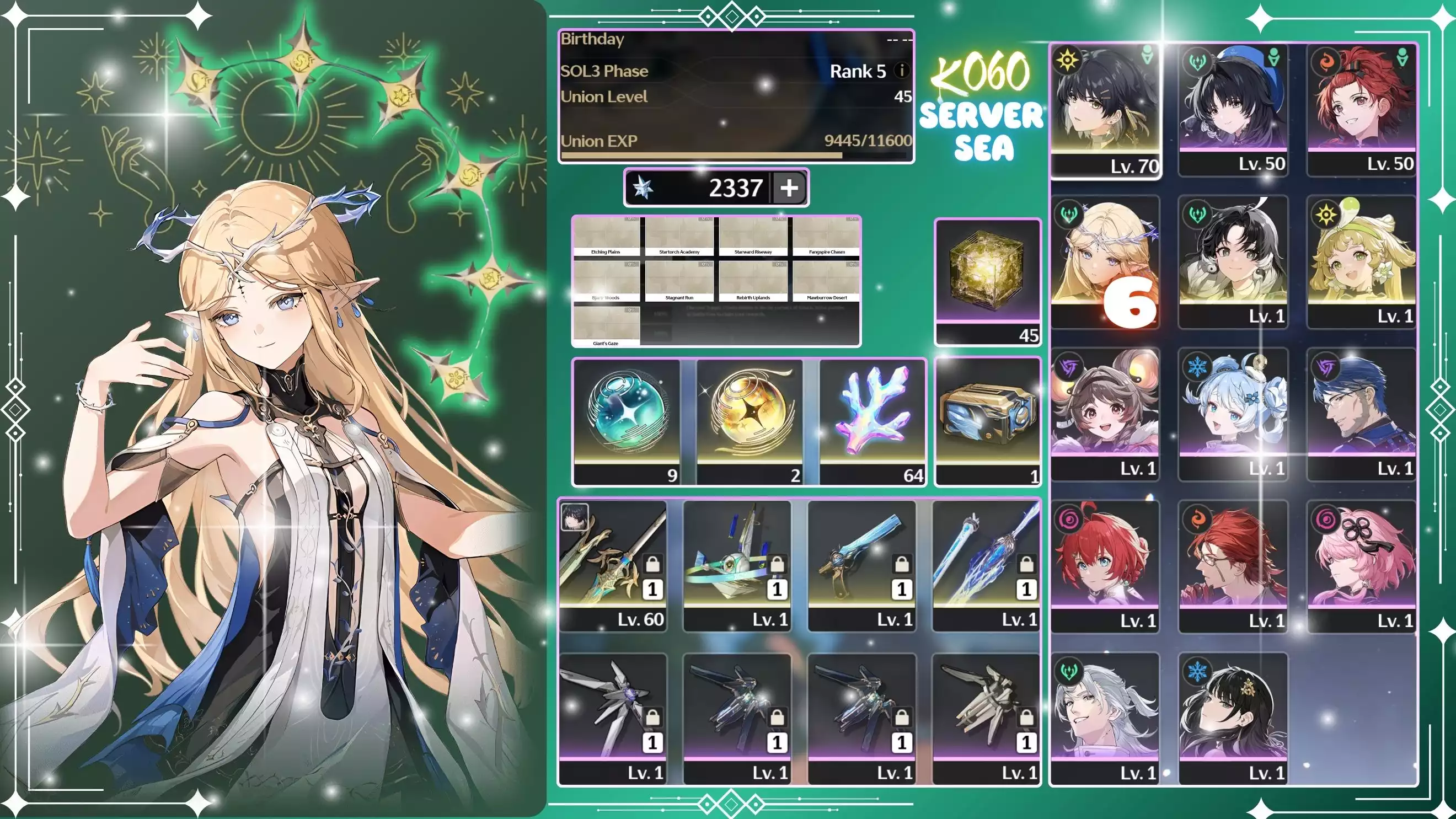Select the Lv. 70 black-haired character
The image size is (1456, 819).
point(1105,110)
